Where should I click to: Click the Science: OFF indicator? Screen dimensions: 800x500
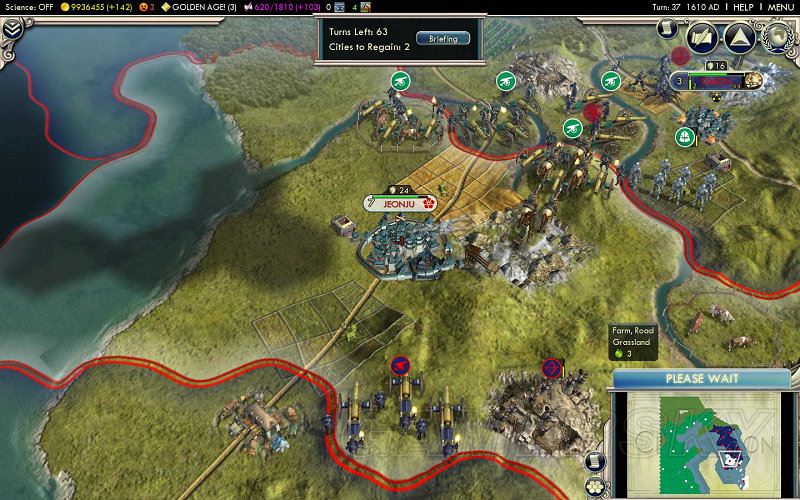point(29,7)
